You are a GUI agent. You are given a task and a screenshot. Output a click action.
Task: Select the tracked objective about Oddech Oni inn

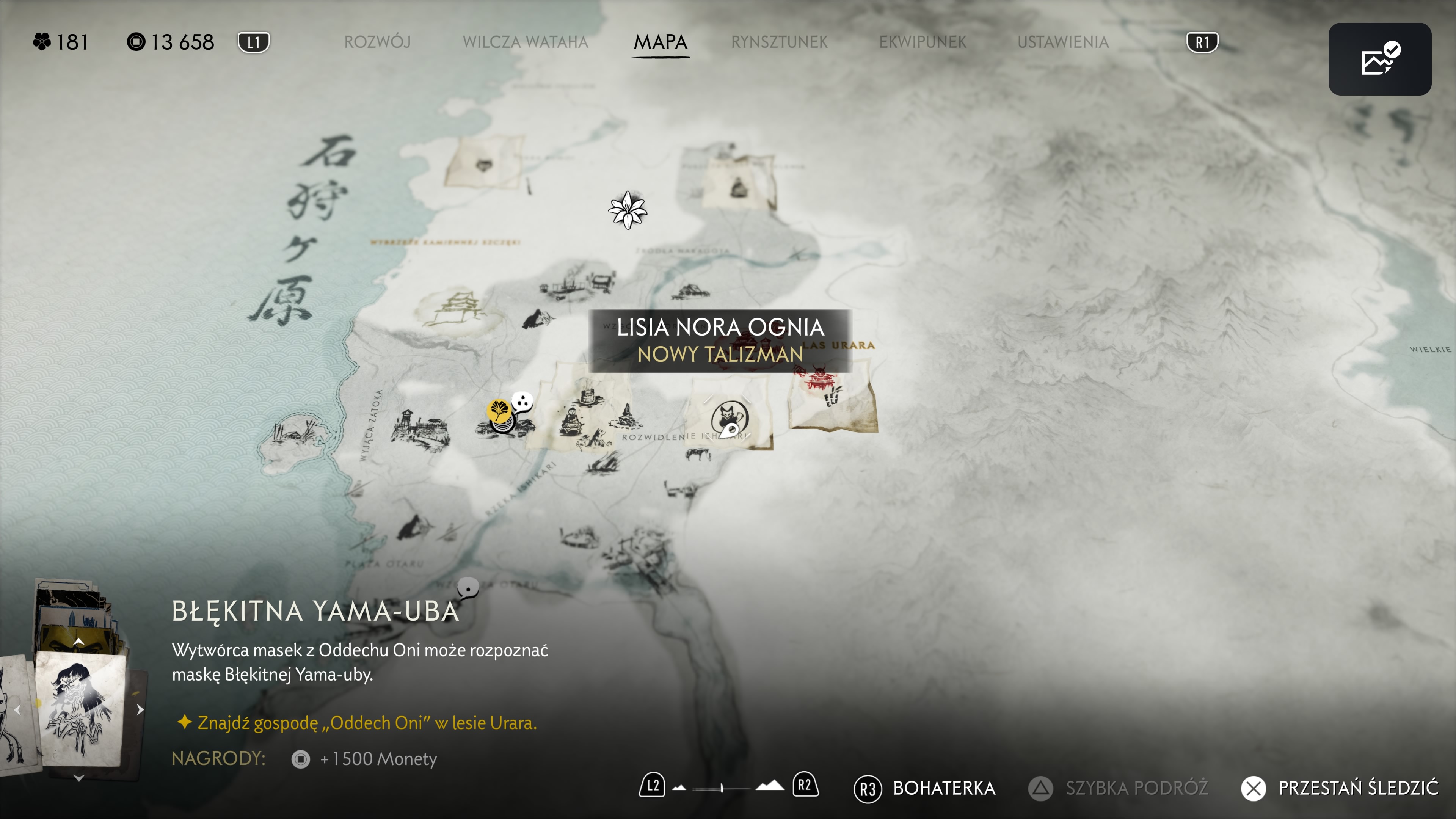(x=366, y=722)
